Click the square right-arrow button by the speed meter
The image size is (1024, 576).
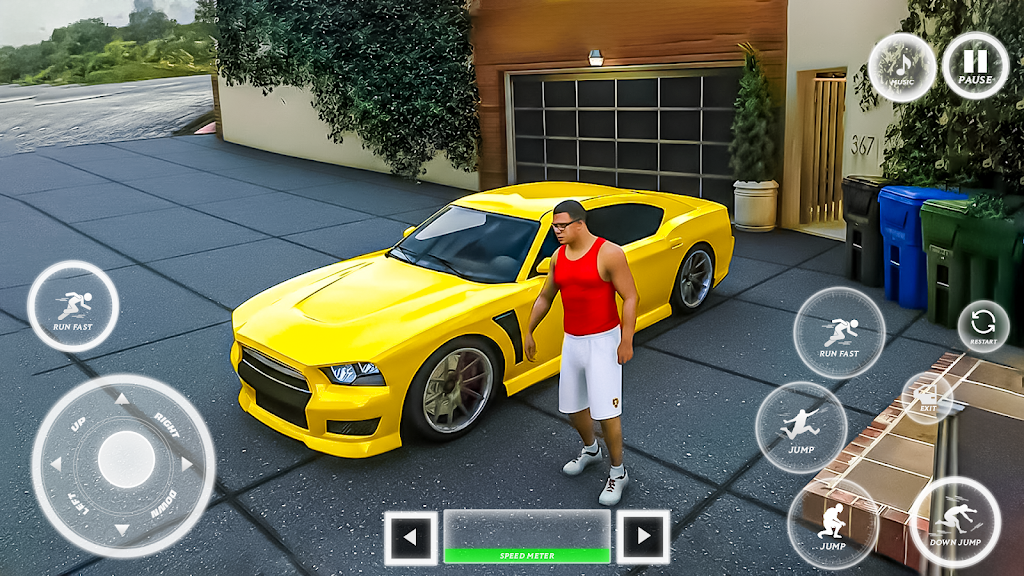[x=642, y=538]
